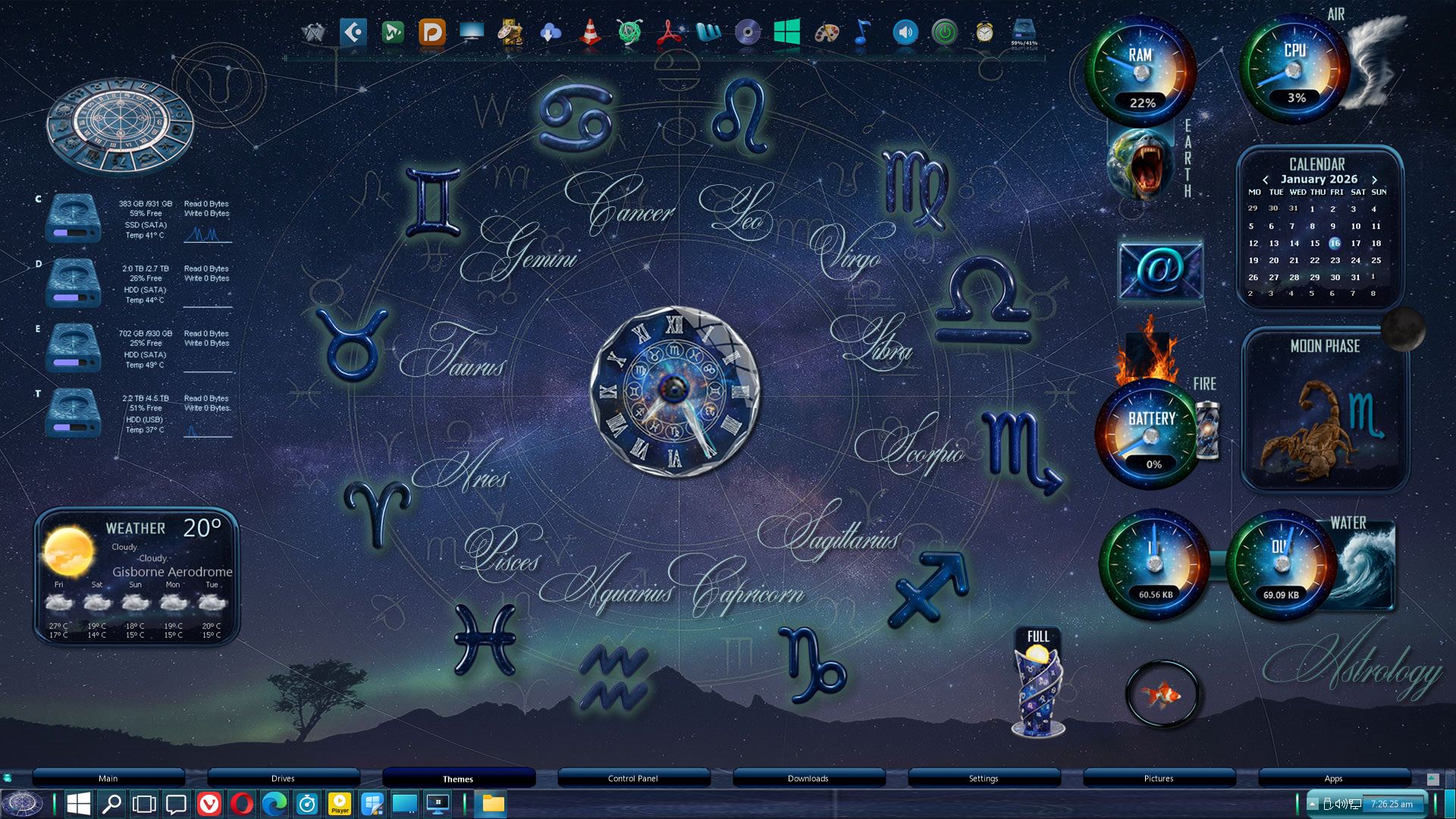Screen dimensions: 1456x819
Task: Open the taskbar search magnifier
Action: point(111,804)
